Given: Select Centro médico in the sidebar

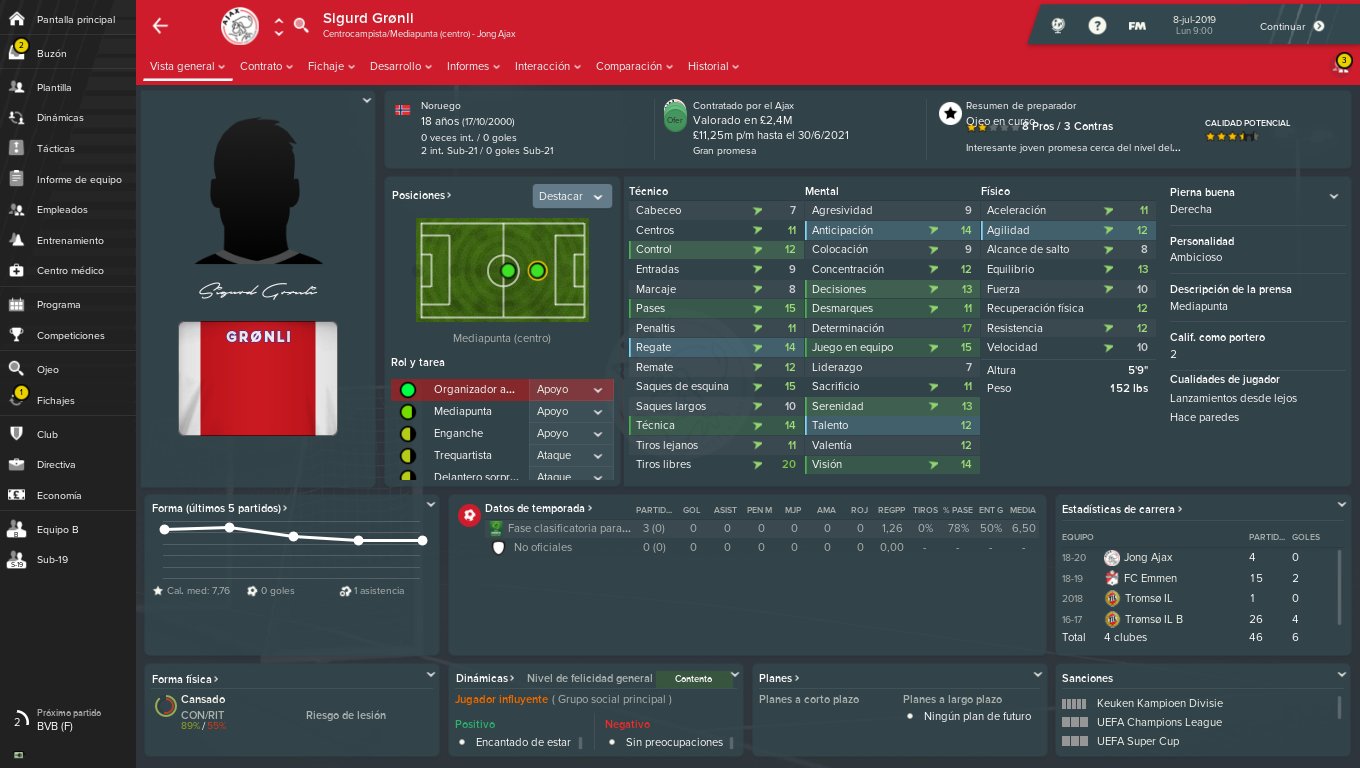Looking at the screenshot, I should pyautogui.click(x=70, y=271).
